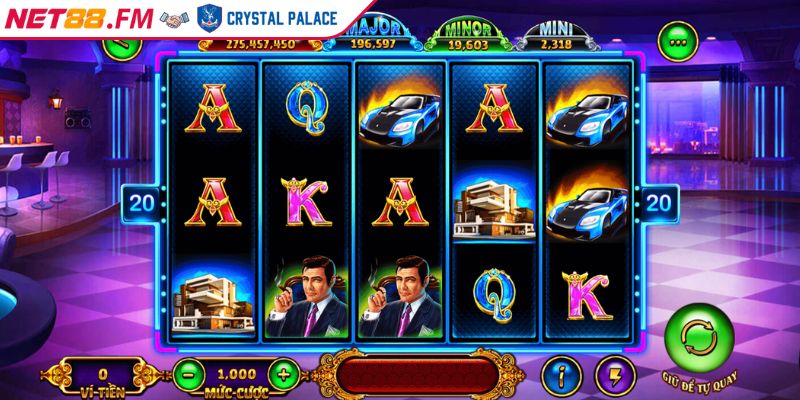Screen dimensions: 800x400
Task: Decrease the bet with the minus button
Action: (x=188, y=375)
